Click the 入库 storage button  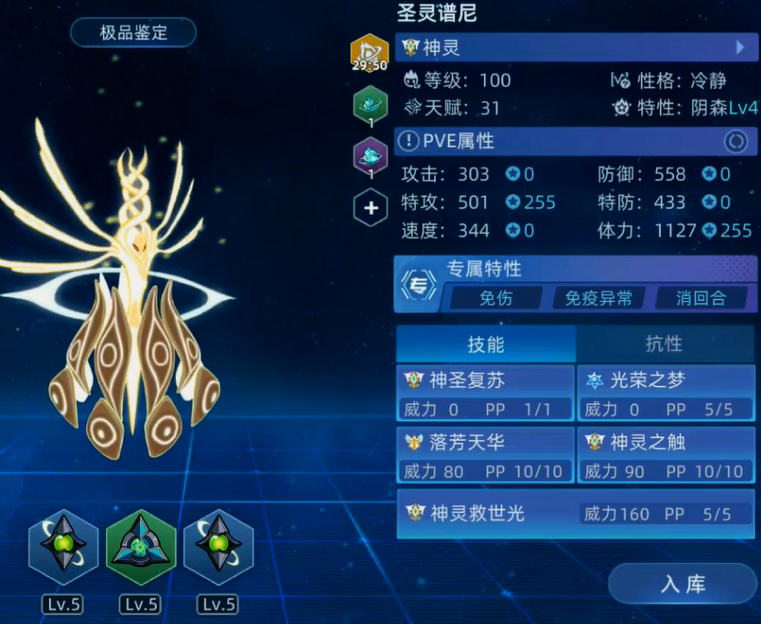click(x=683, y=584)
